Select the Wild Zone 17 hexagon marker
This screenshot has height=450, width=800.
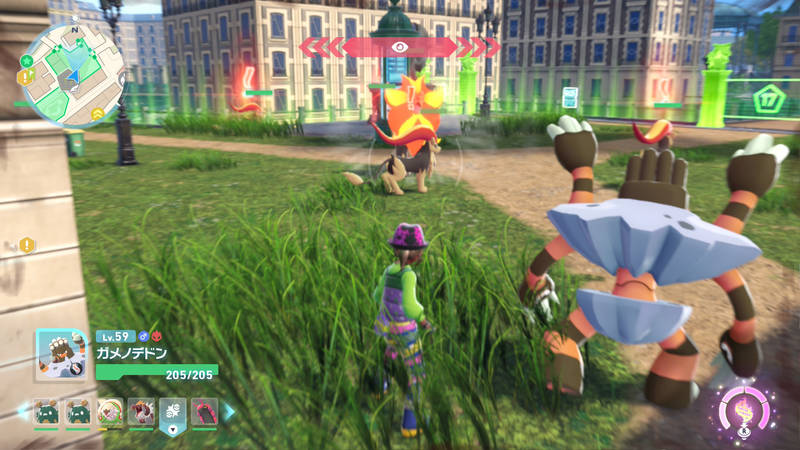[x=767, y=99]
